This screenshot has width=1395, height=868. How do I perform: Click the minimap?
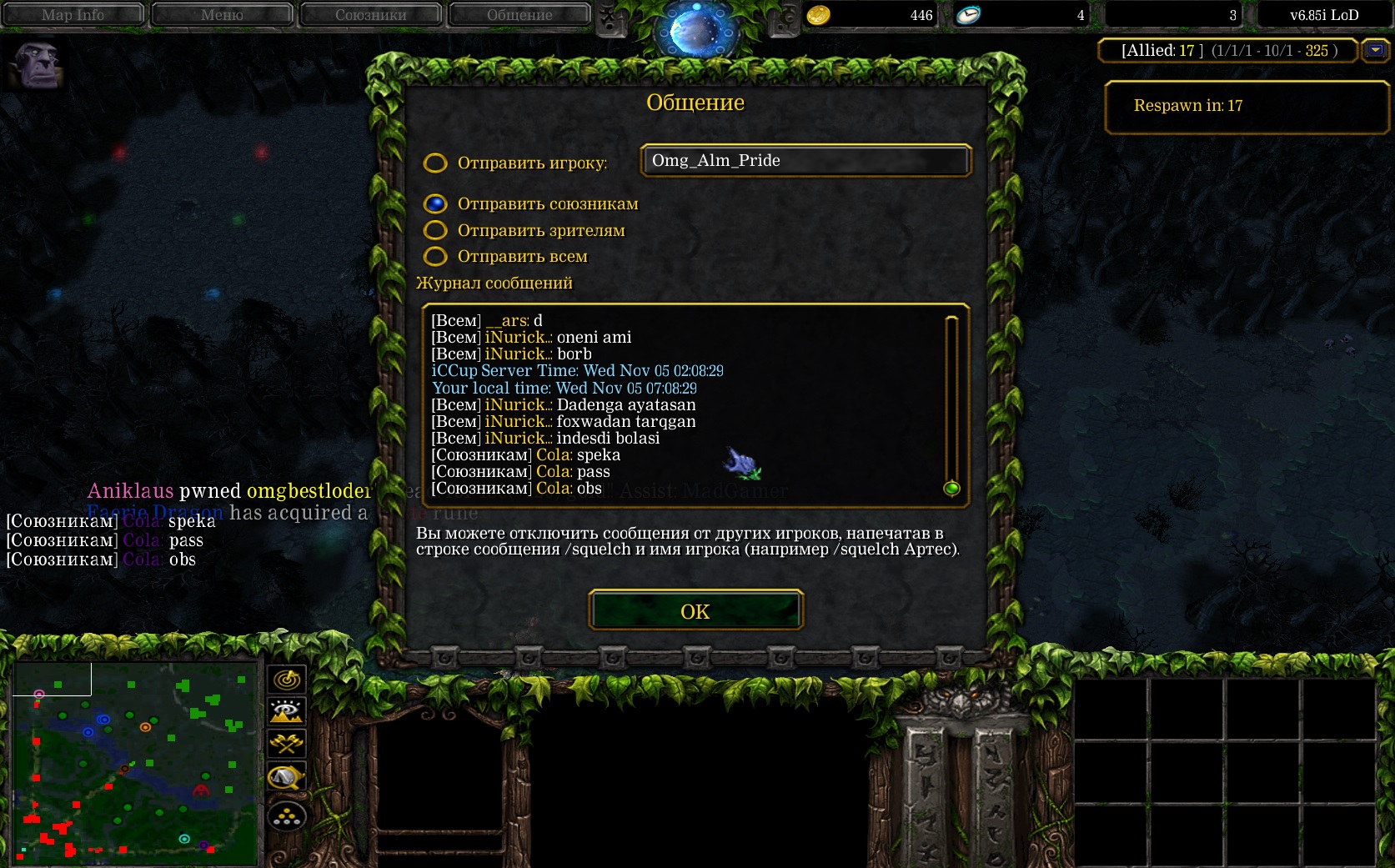(134, 763)
